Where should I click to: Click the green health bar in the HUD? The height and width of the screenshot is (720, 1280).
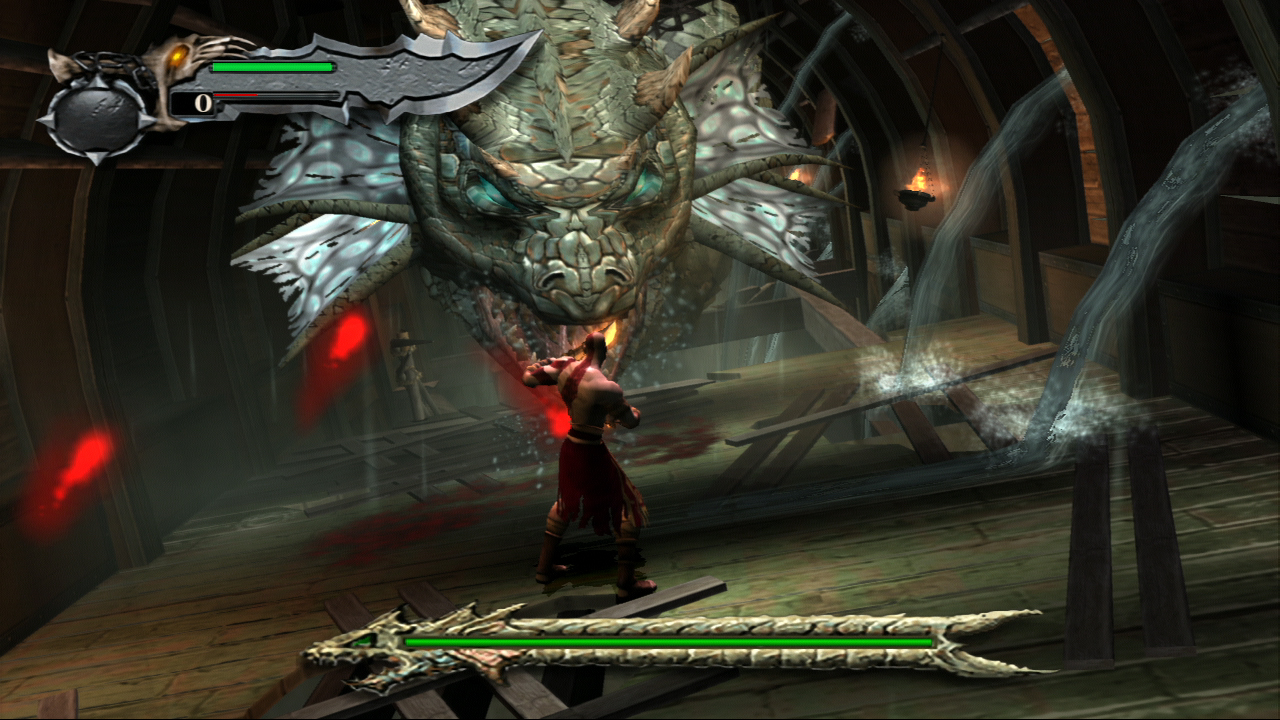coord(270,67)
